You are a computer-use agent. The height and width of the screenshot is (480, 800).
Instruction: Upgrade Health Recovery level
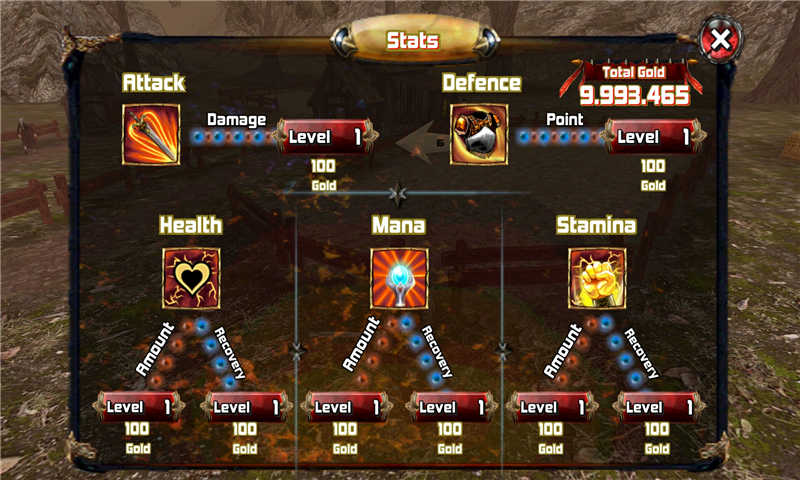point(245,407)
